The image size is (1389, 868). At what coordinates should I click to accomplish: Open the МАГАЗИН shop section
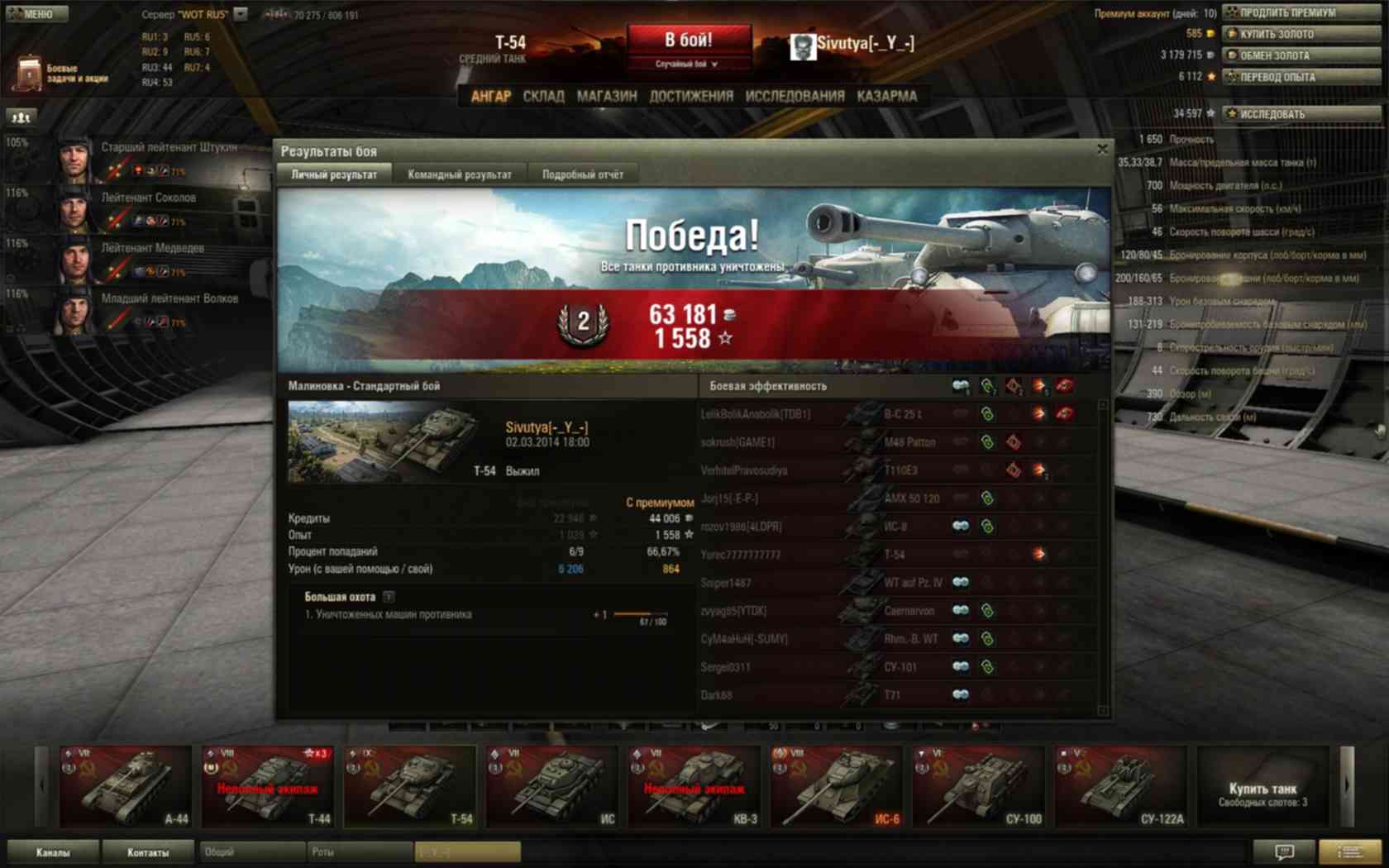(607, 96)
